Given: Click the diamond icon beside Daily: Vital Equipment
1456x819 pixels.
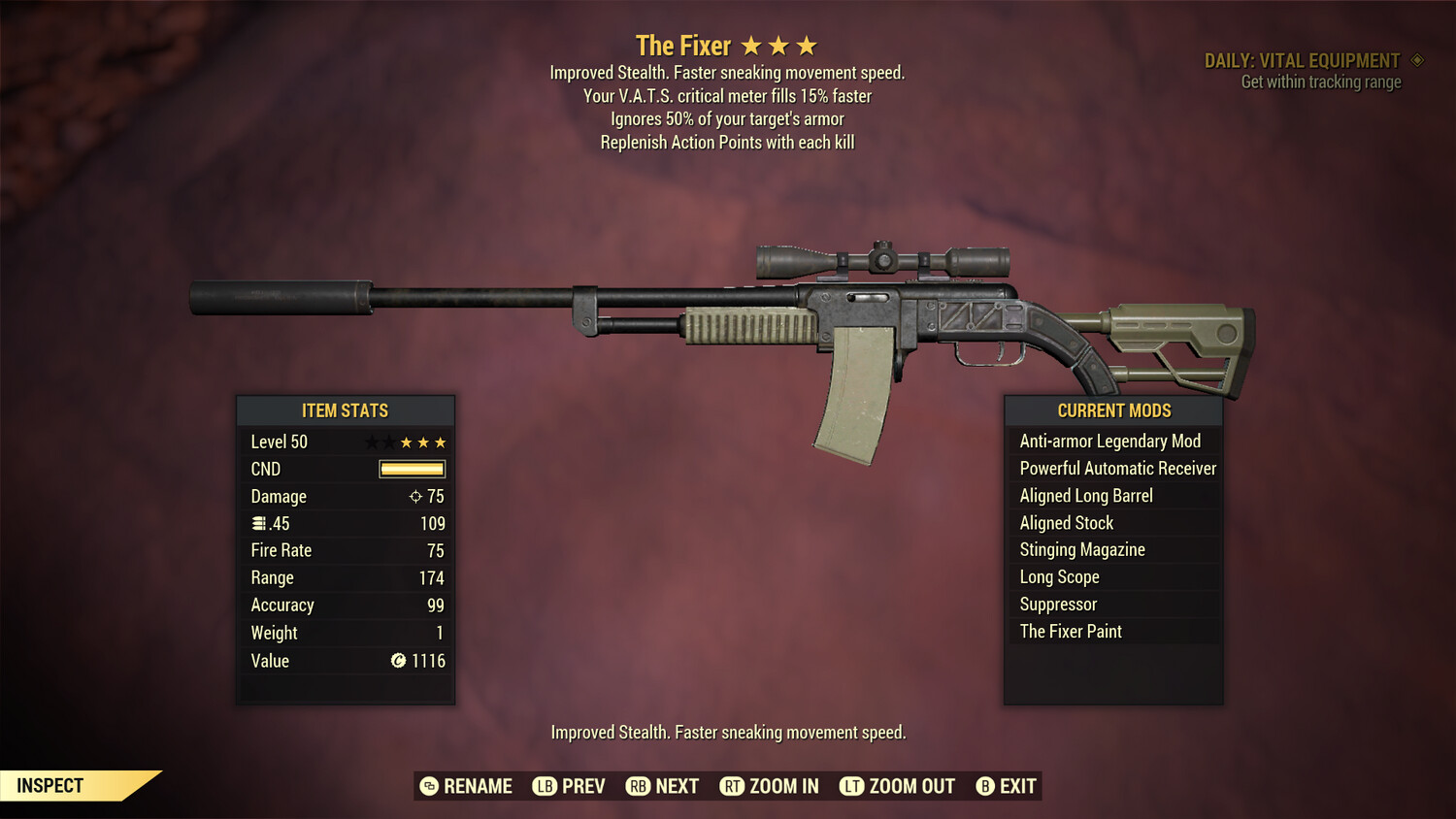Looking at the screenshot, I should (1417, 59).
